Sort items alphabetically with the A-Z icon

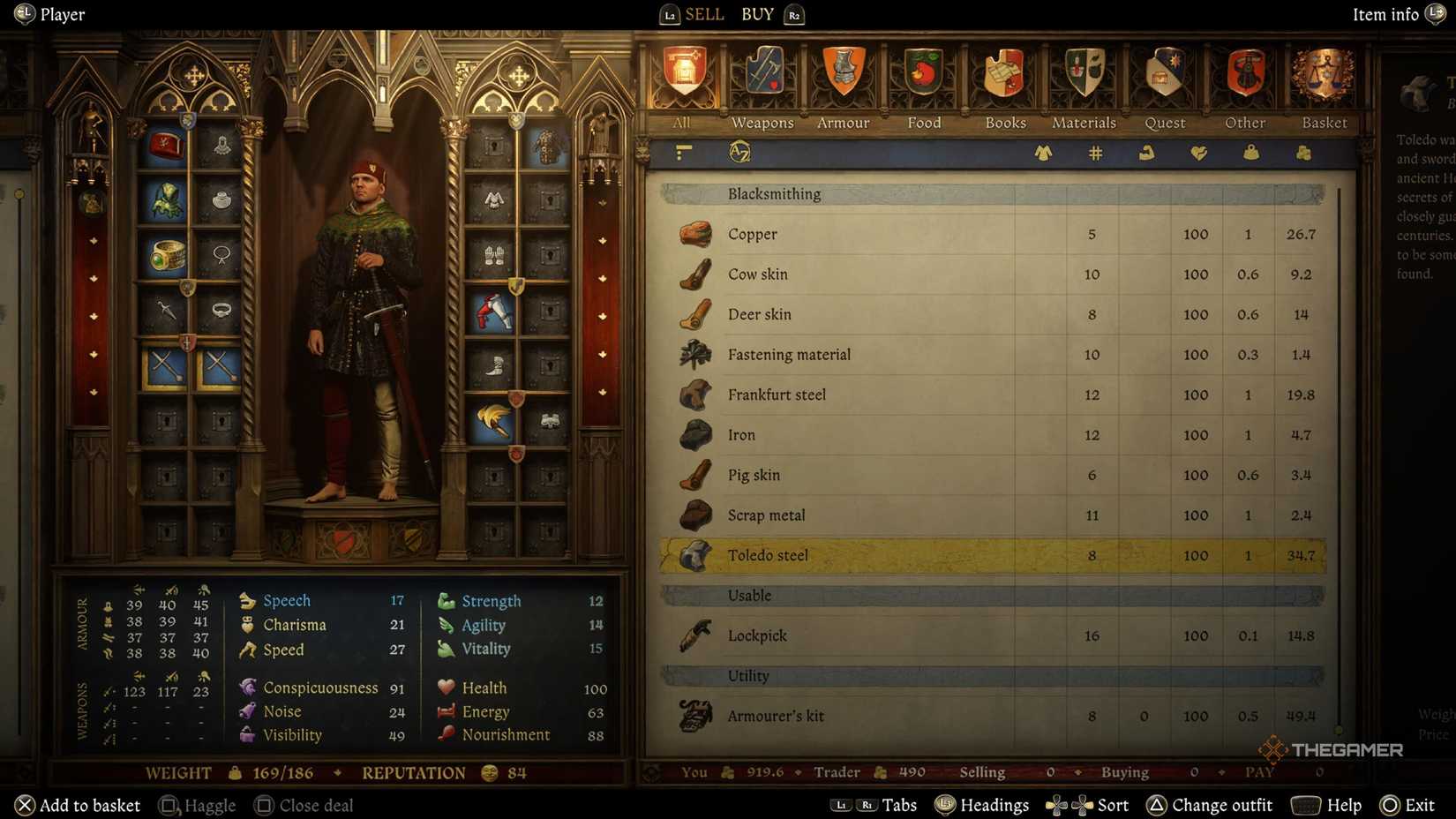pyautogui.click(x=739, y=152)
